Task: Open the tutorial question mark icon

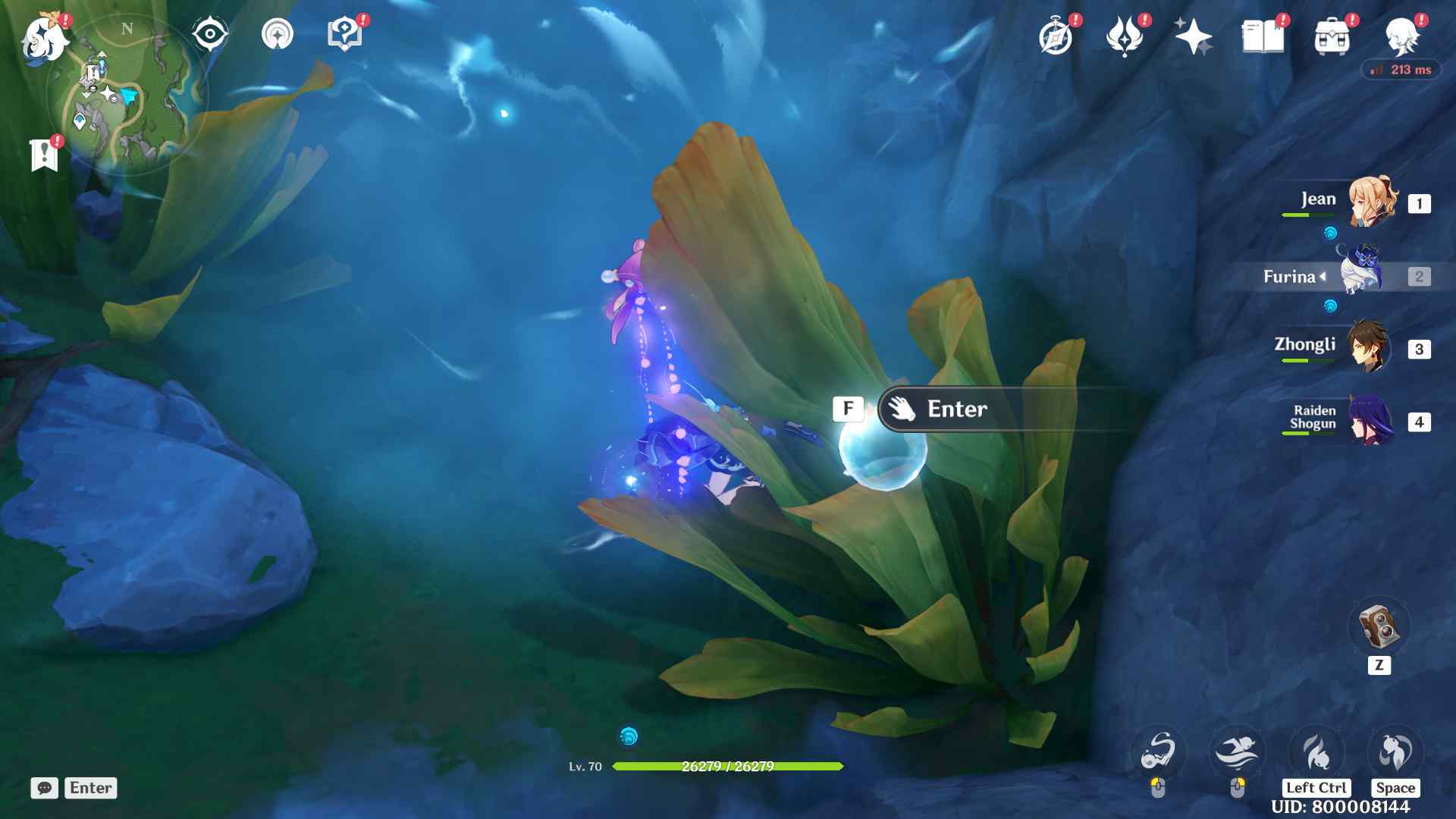Action: [344, 34]
